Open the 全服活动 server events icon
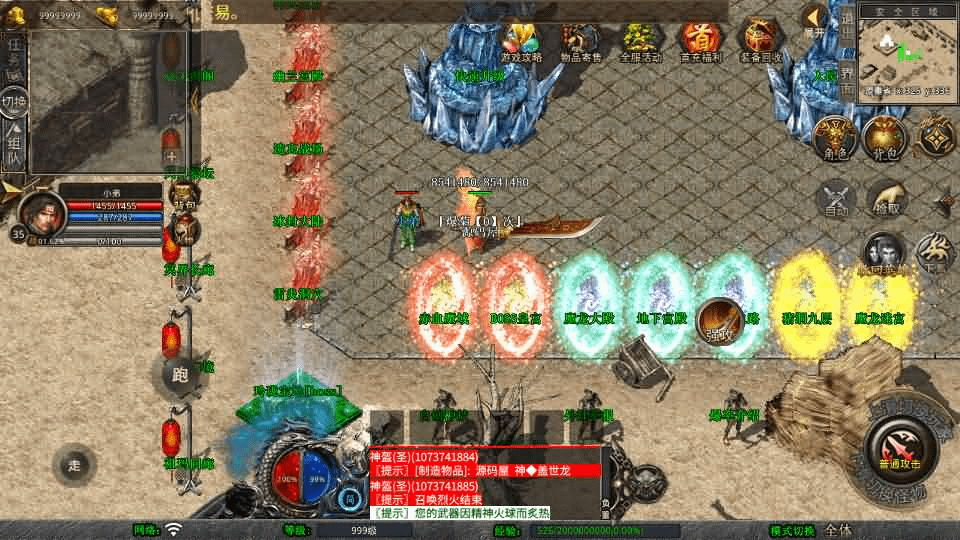Viewport: 960px width, 540px height. pos(640,40)
